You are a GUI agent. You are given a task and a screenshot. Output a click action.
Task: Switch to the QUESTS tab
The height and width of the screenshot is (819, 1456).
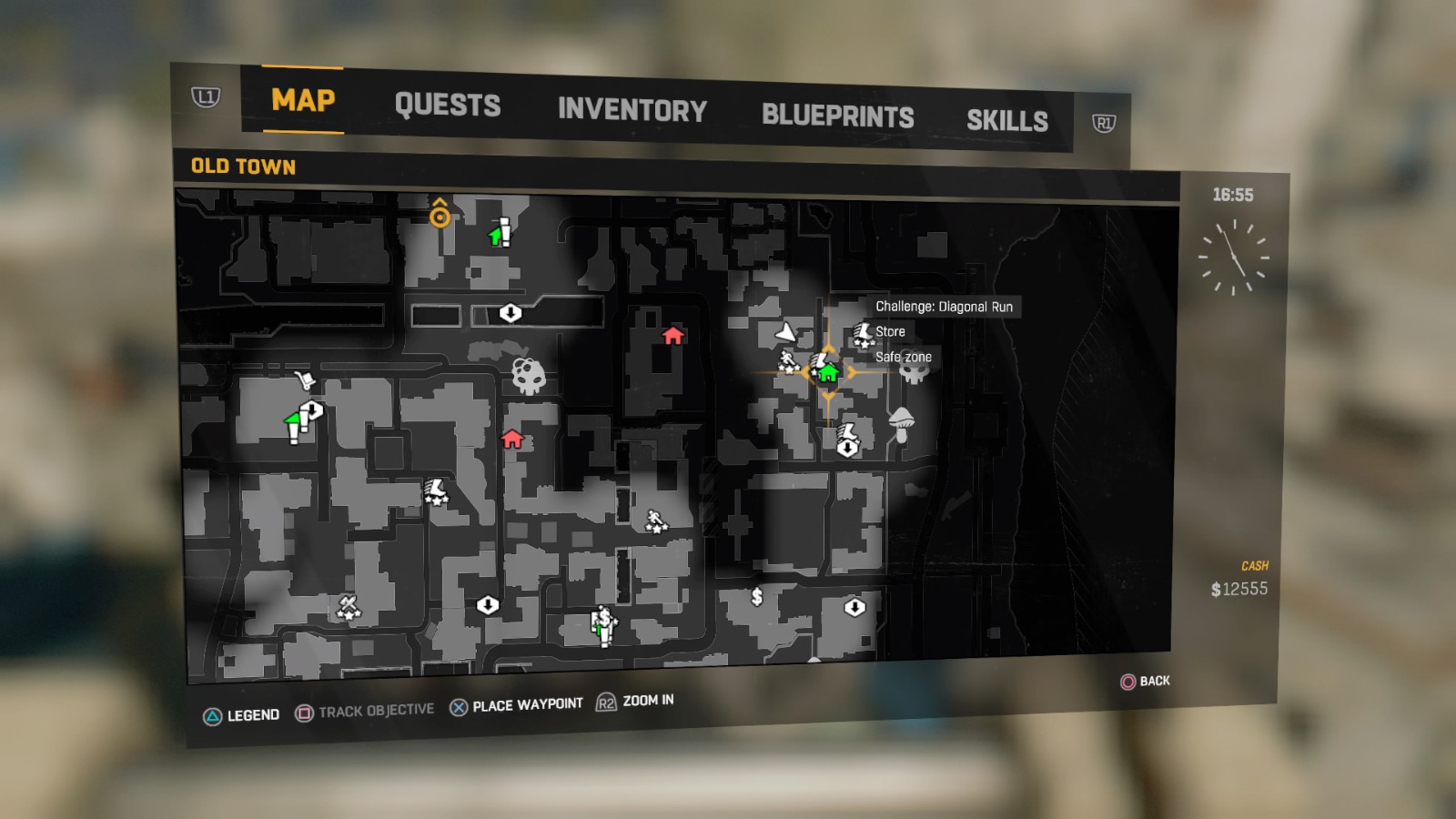pos(448,106)
